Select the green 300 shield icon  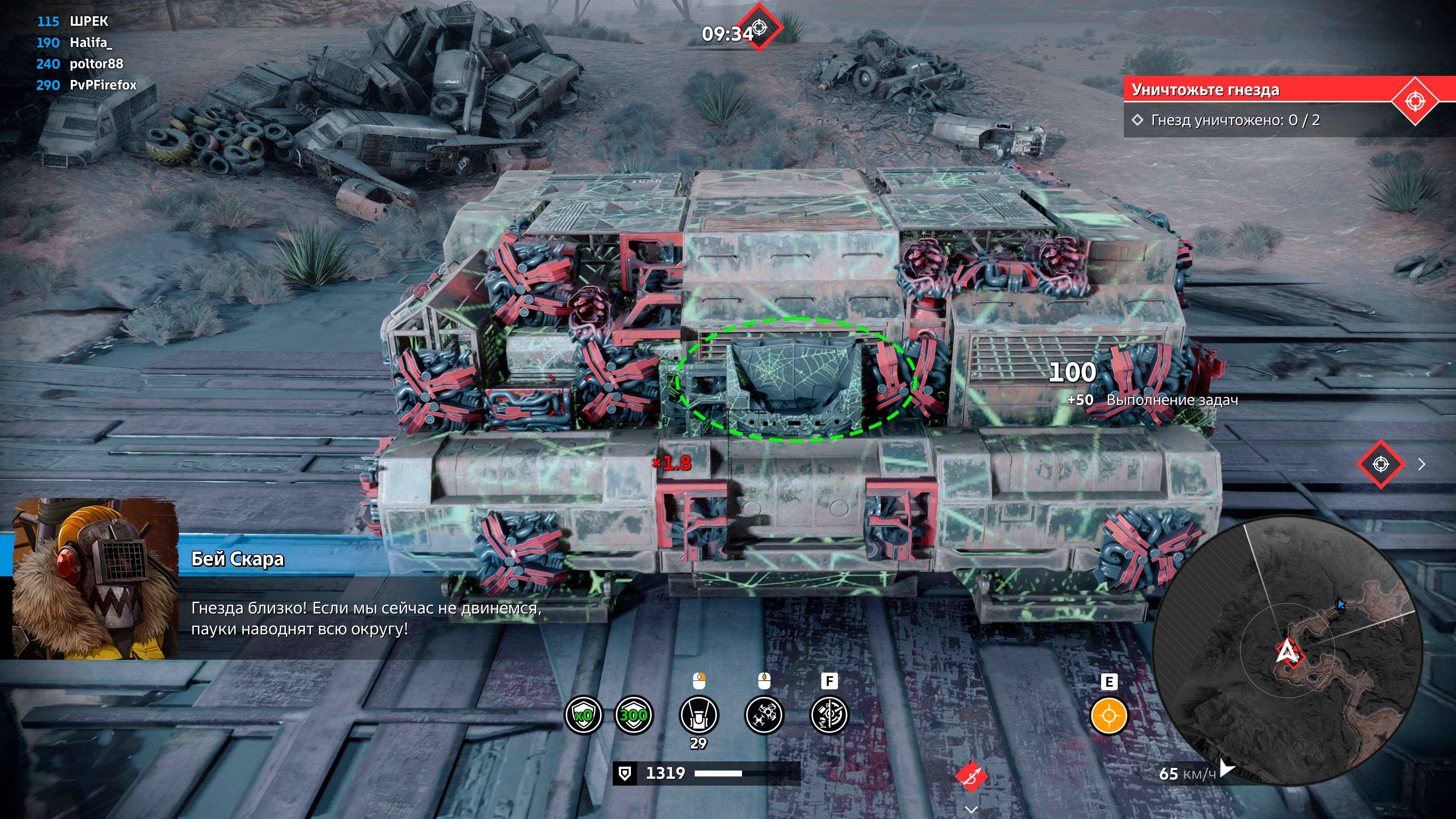633,715
